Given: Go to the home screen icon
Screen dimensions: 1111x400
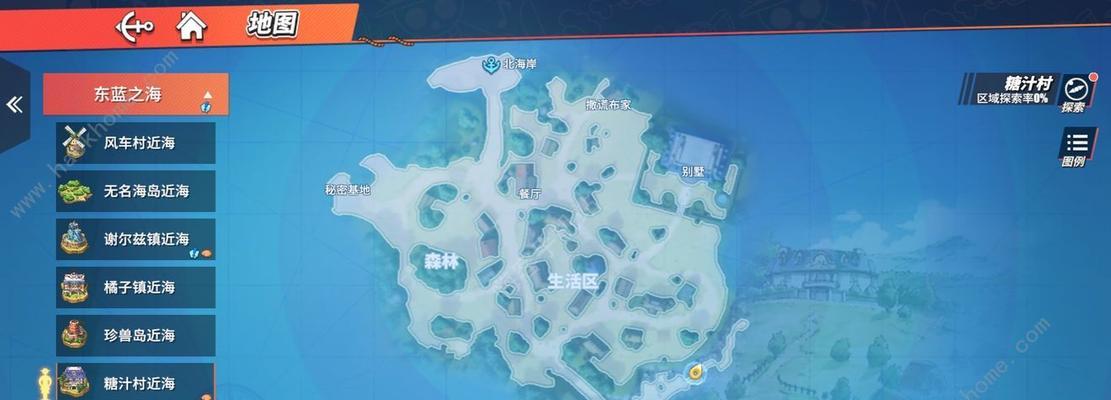Looking at the screenshot, I should (x=190, y=26).
